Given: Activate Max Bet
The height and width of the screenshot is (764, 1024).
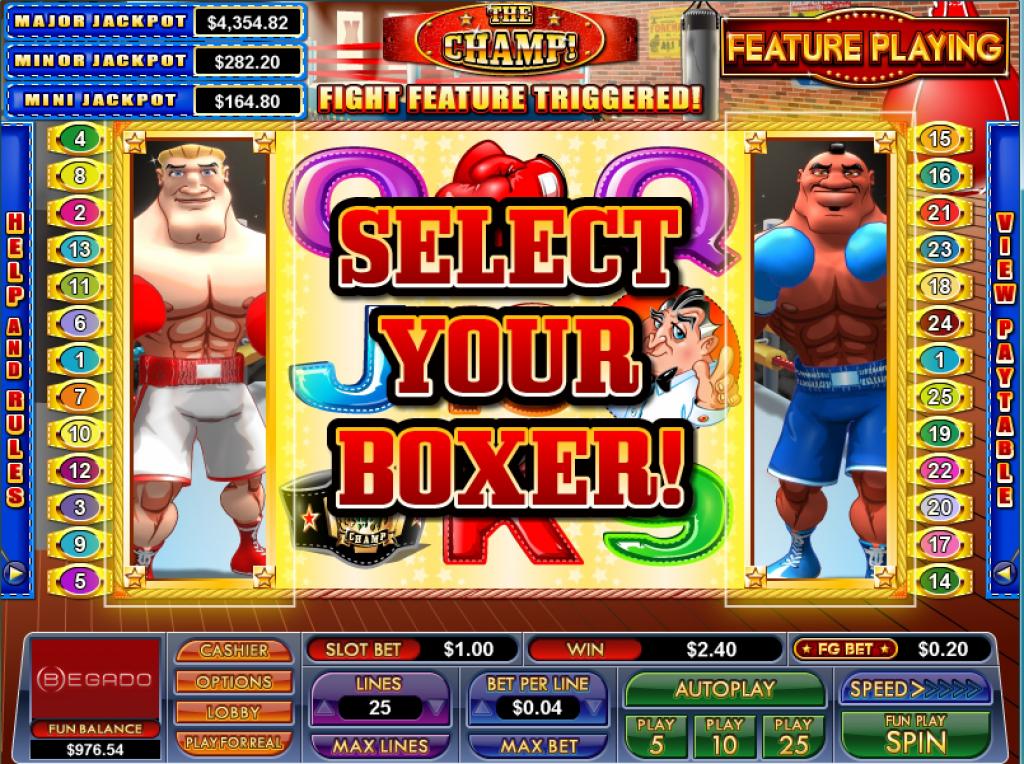Looking at the screenshot, I should 539,746.
